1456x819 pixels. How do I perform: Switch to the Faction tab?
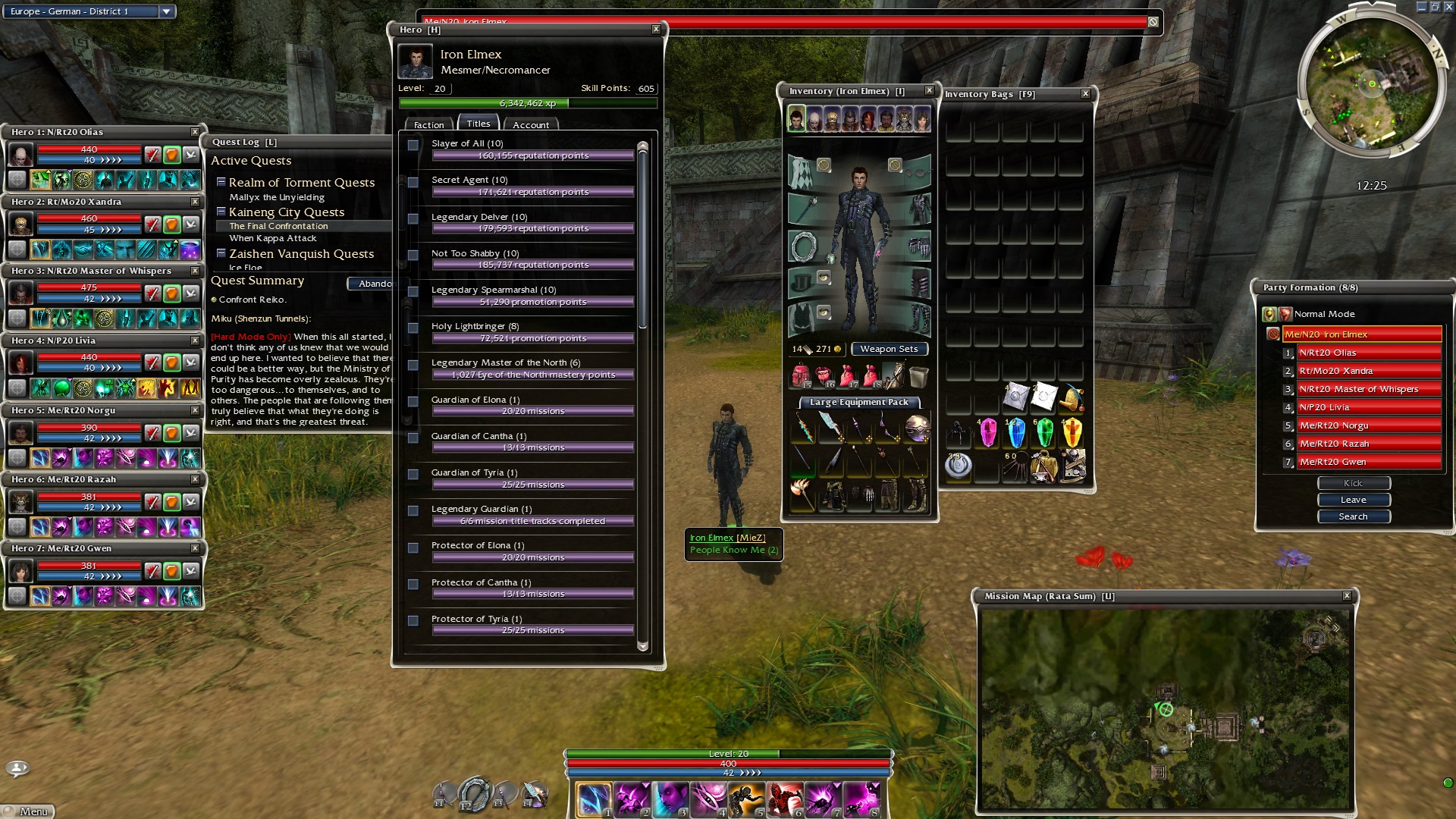coord(428,124)
